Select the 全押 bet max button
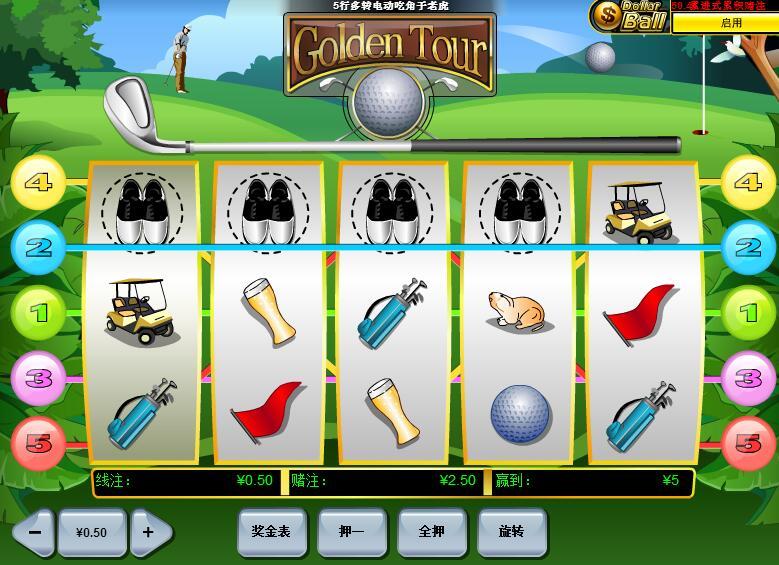779x565 pixels. (431, 532)
